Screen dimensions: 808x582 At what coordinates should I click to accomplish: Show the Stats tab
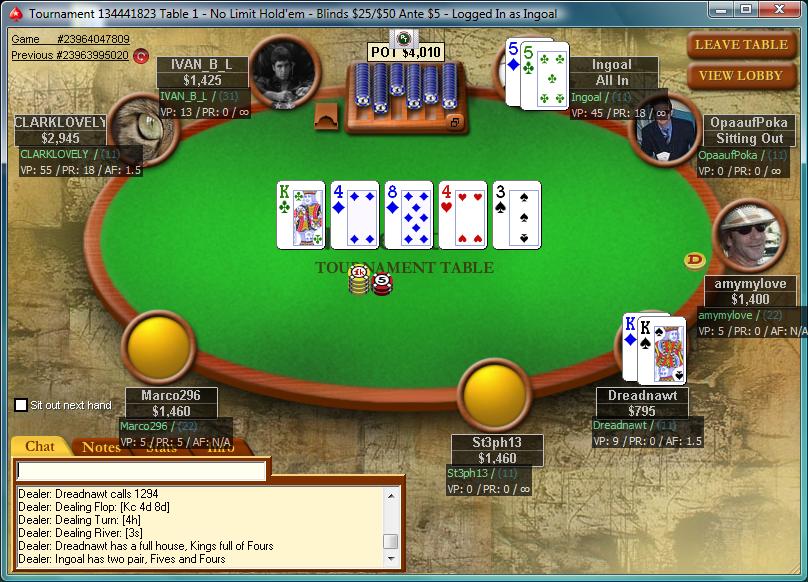coord(161,447)
